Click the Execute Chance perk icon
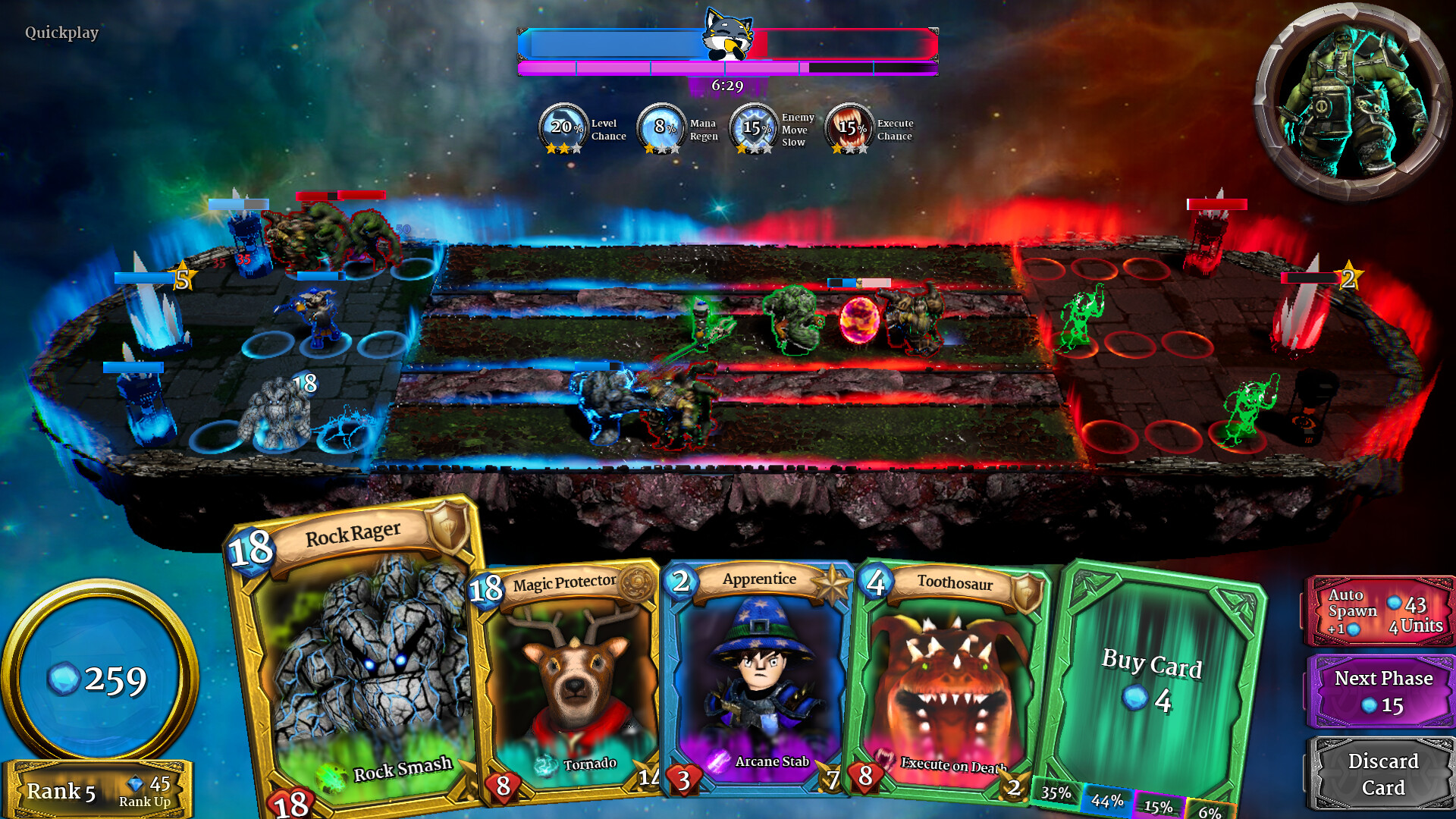Viewport: 1456px width, 819px height. tap(850, 127)
